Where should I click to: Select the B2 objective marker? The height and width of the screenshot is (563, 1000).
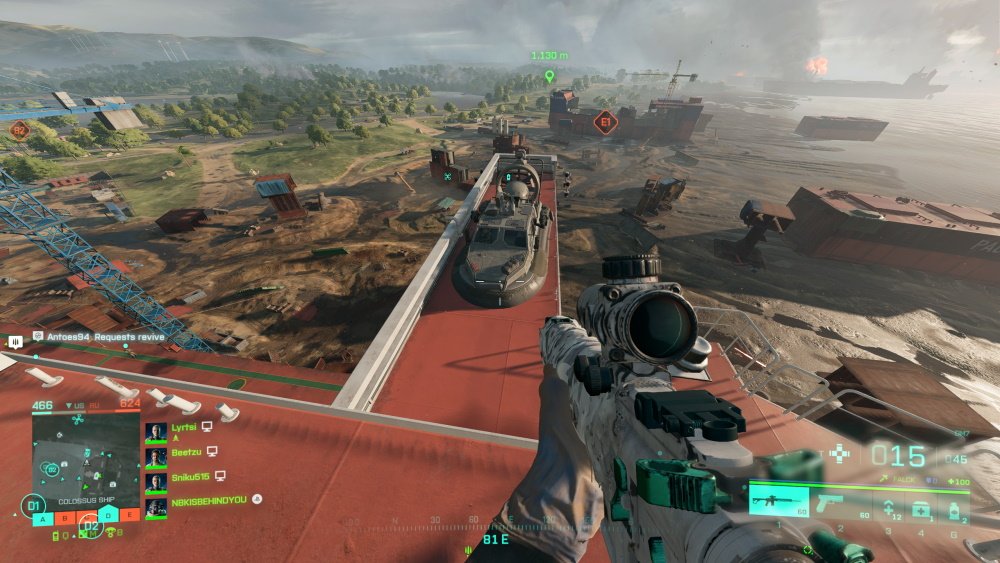(x=20, y=128)
